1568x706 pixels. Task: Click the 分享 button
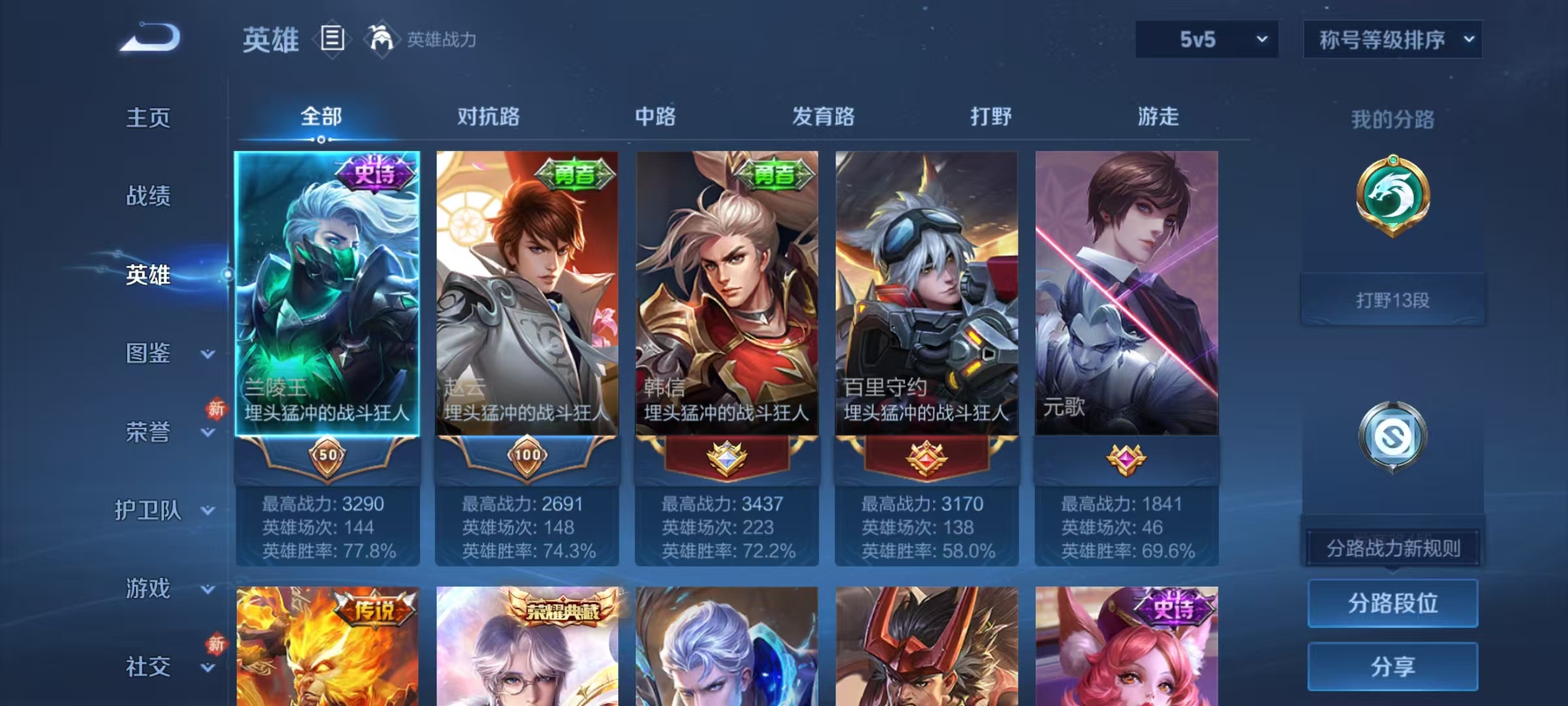click(1392, 666)
